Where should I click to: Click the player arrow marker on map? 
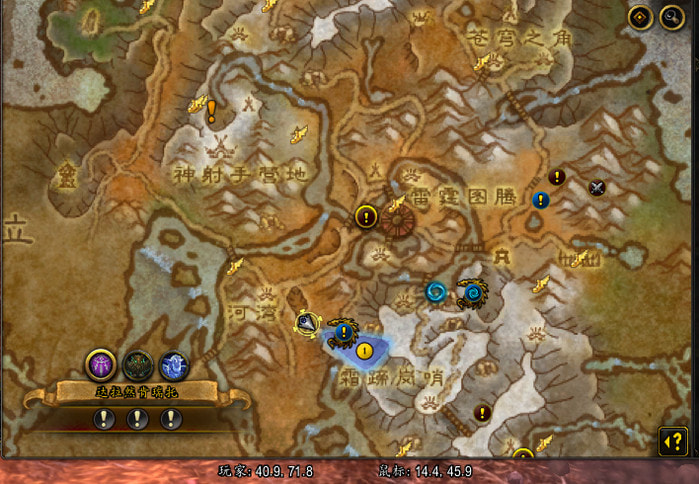coord(308,322)
